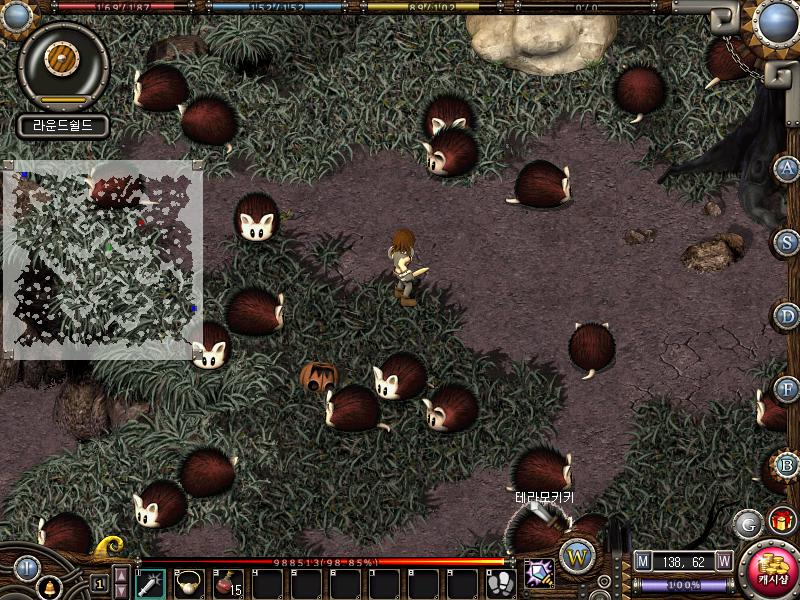Click the large gold W button
The image size is (800, 600).
point(577,556)
